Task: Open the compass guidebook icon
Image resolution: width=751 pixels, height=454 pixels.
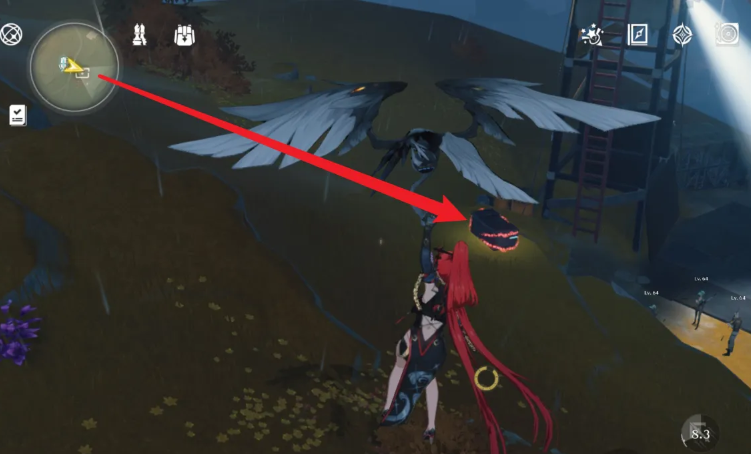Action: [638, 35]
